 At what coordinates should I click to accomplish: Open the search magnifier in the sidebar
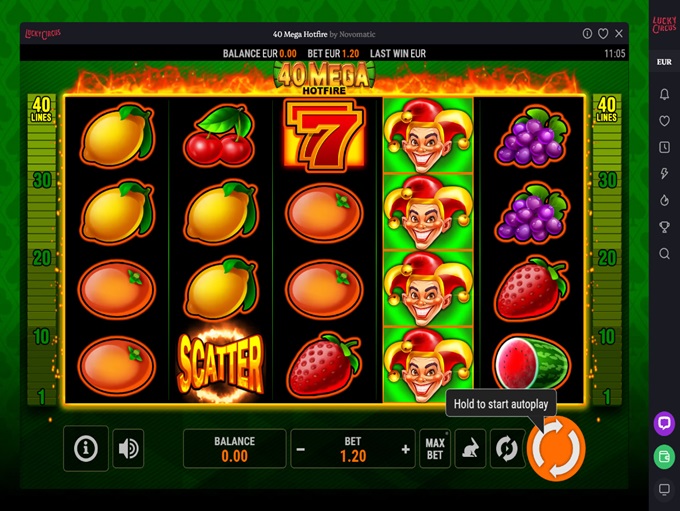[x=664, y=254]
